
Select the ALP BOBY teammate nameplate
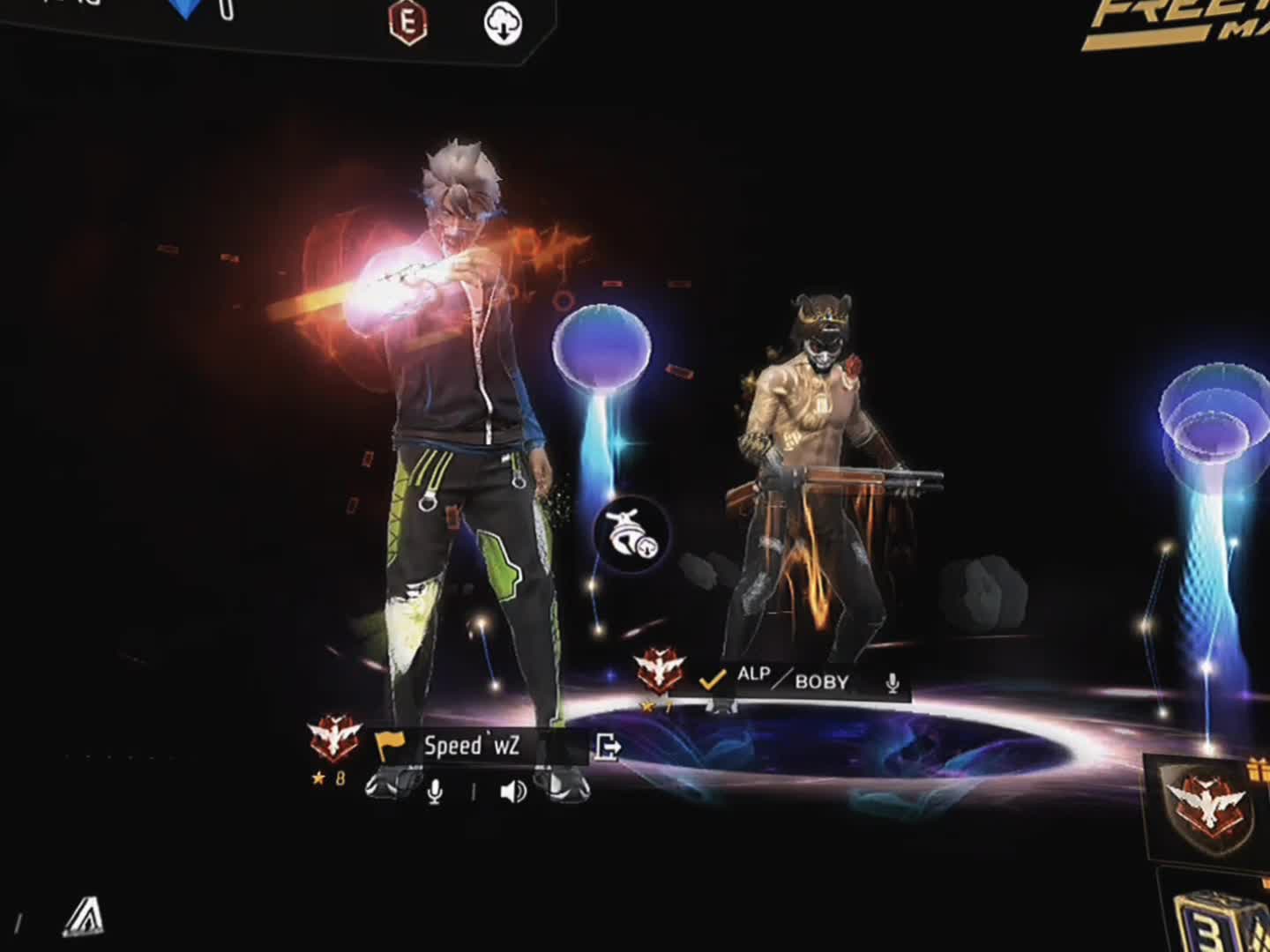point(792,681)
